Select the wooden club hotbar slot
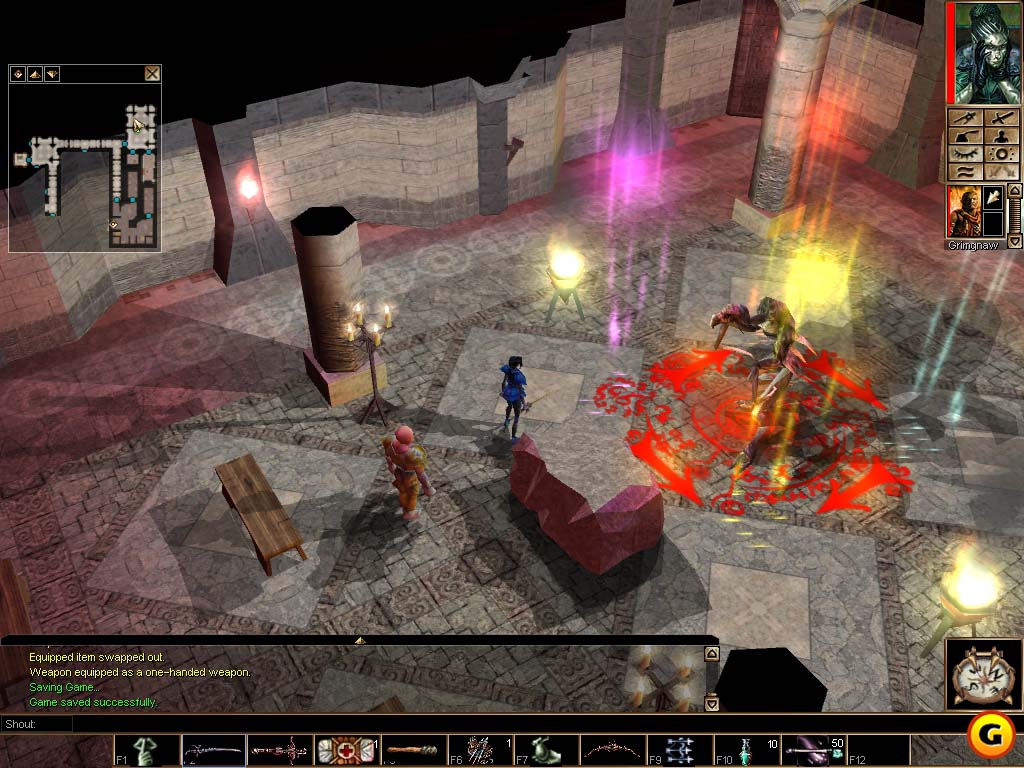1024x768 pixels. click(412, 750)
